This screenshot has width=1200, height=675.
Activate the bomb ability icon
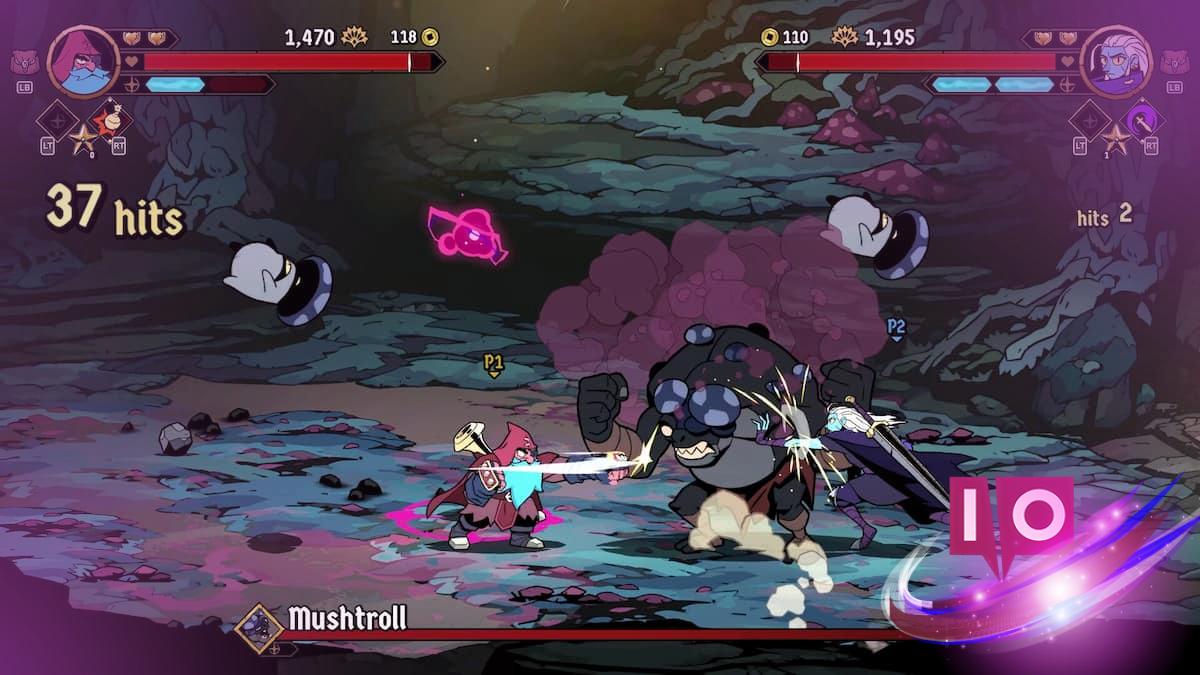(117, 119)
